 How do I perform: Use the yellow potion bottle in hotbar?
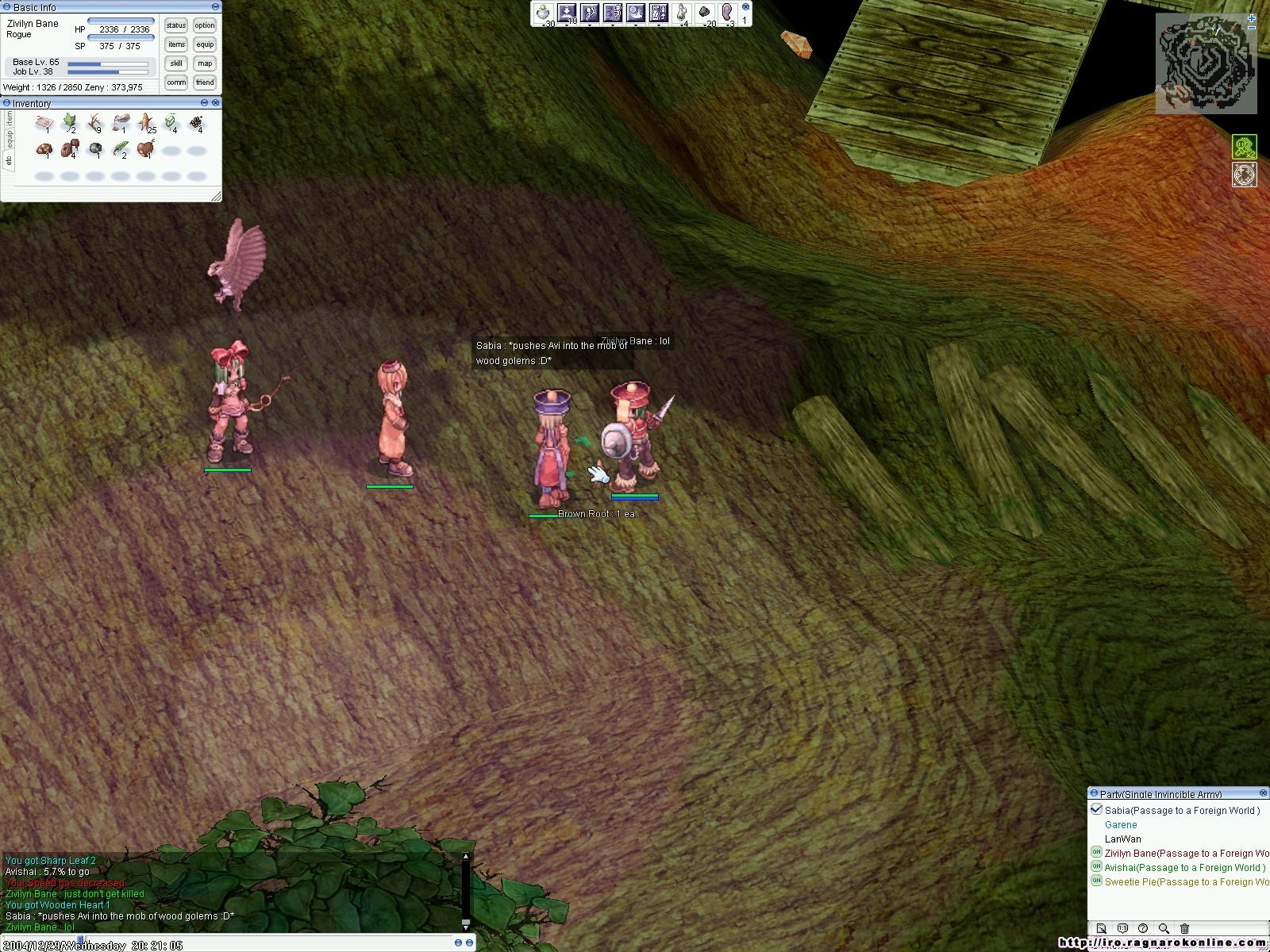[x=680, y=13]
